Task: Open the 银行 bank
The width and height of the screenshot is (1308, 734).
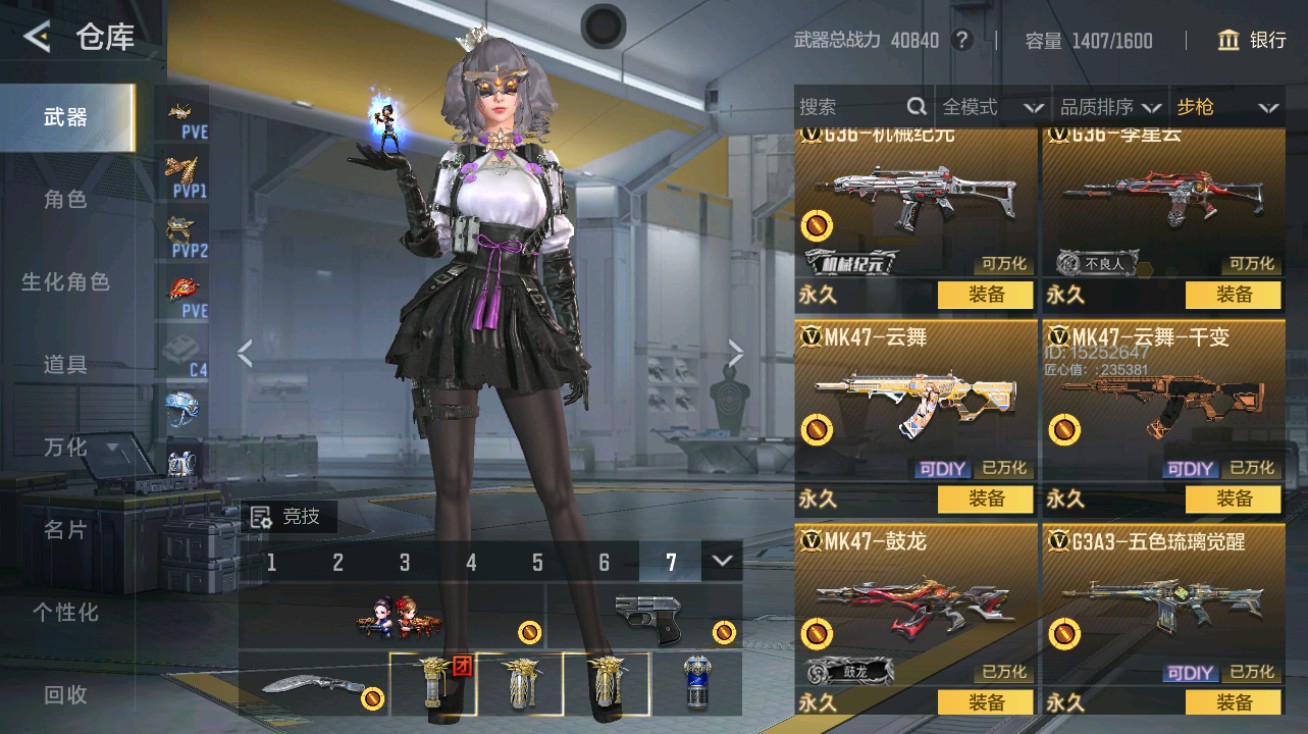Action: (1252, 40)
